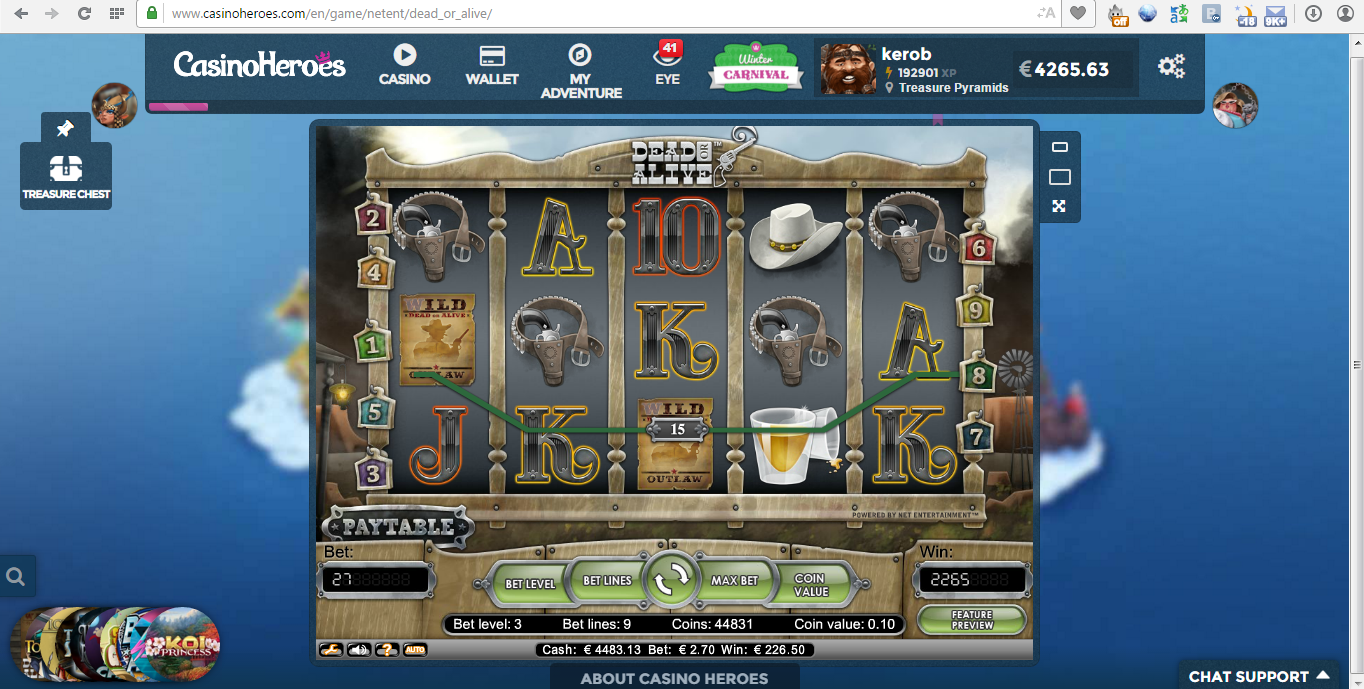This screenshot has width=1364, height=689.
Task: Open the Feature Preview
Action: pos(971,620)
